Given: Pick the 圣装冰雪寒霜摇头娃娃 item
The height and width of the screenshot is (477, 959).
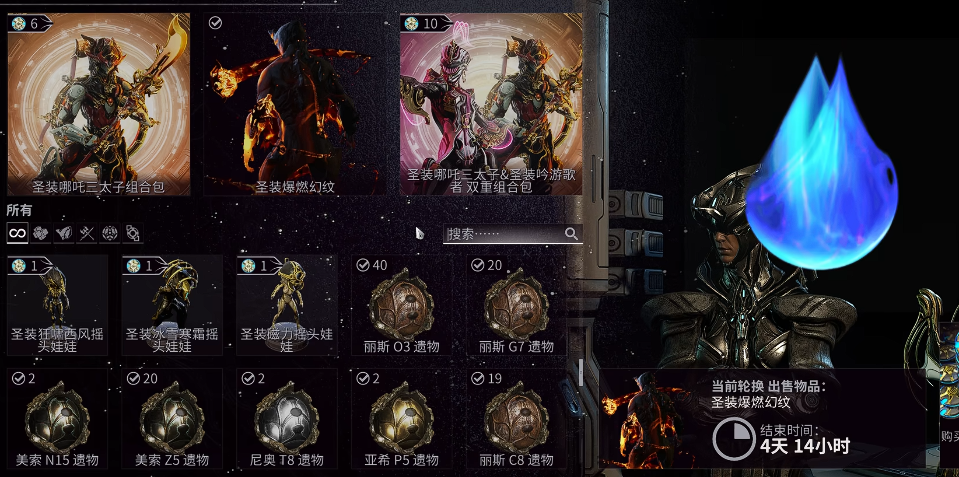Looking at the screenshot, I should pyautogui.click(x=172, y=305).
